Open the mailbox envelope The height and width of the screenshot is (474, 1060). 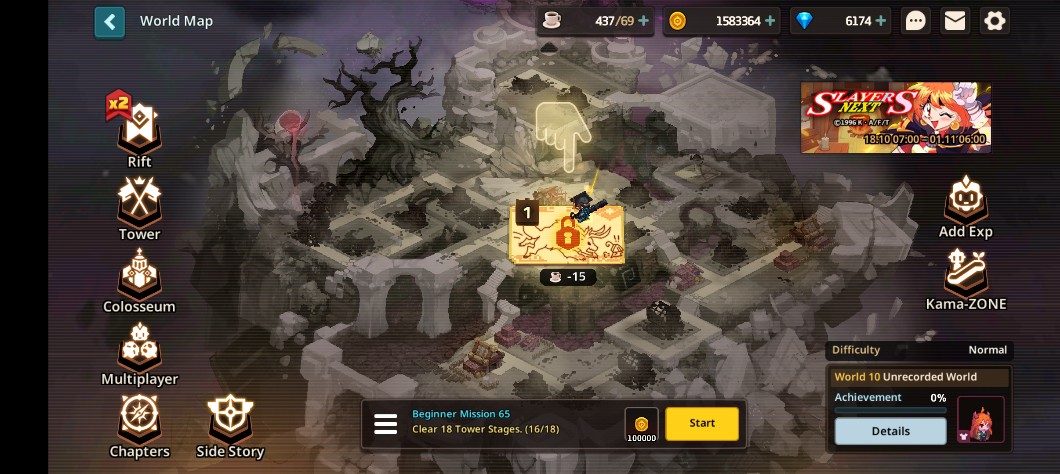click(x=955, y=21)
